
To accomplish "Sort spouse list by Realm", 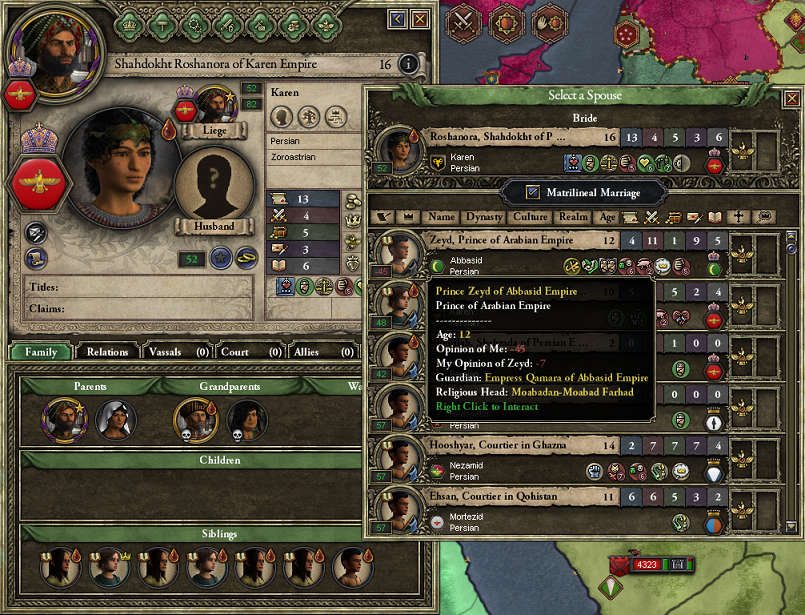I will pyautogui.click(x=573, y=216).
